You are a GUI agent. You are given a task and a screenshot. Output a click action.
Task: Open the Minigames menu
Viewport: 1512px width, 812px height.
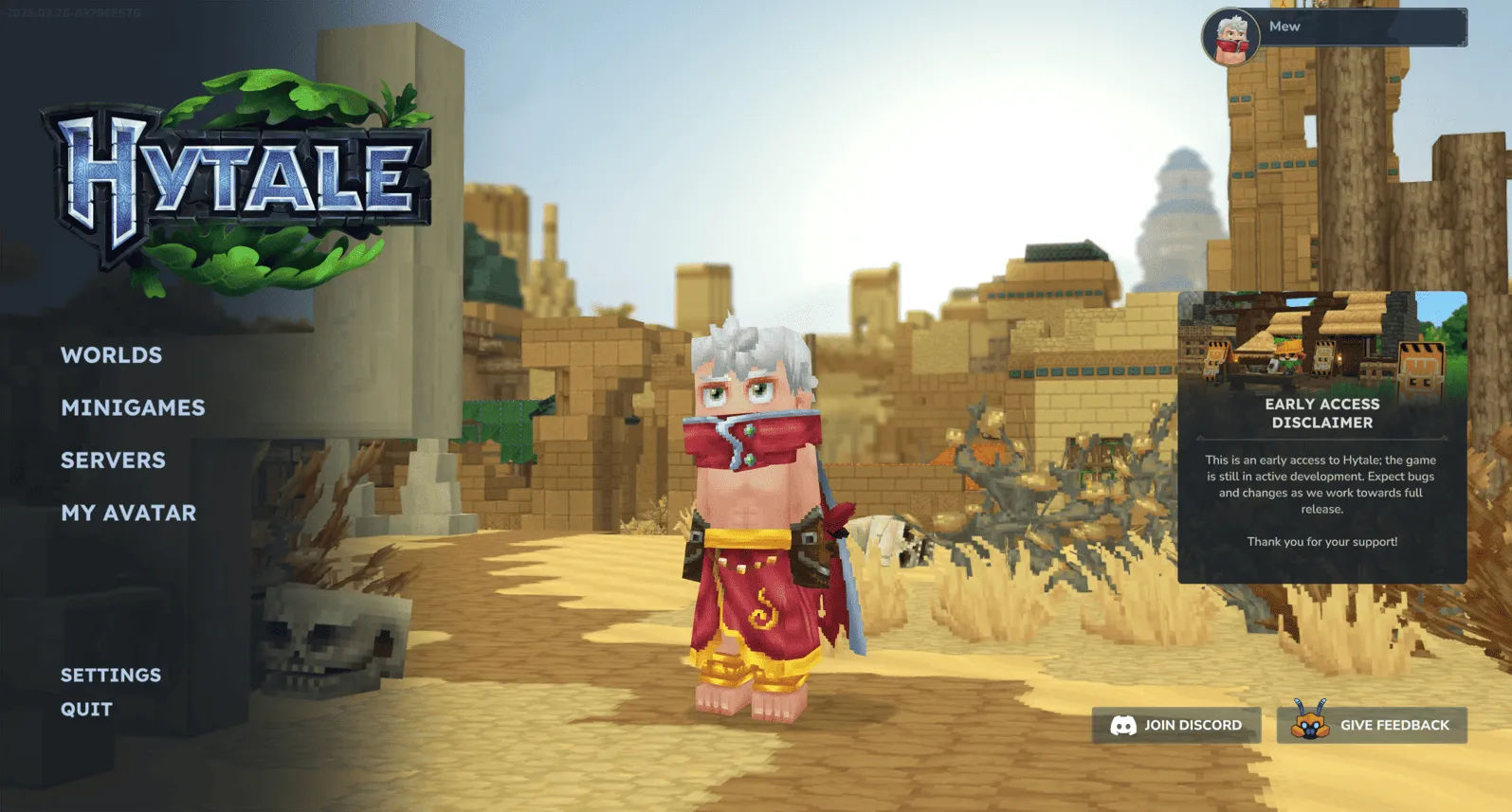click(x=134, y=407)
